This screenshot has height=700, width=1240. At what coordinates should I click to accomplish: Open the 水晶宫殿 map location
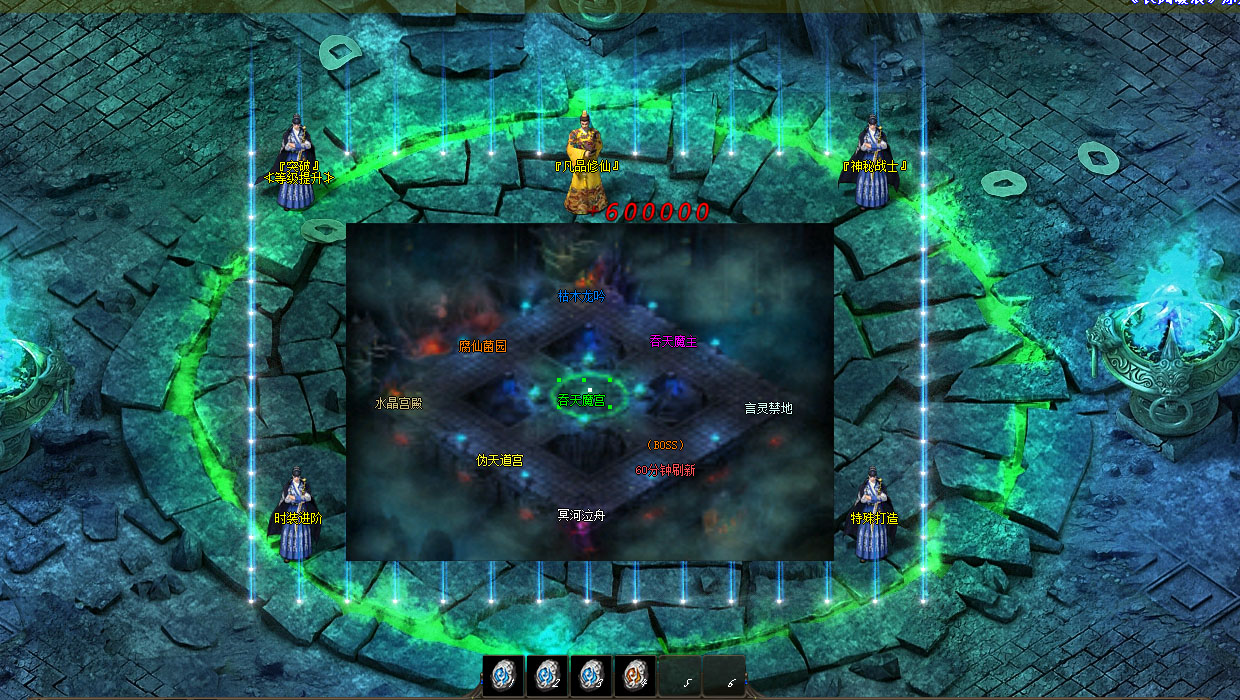399,404
